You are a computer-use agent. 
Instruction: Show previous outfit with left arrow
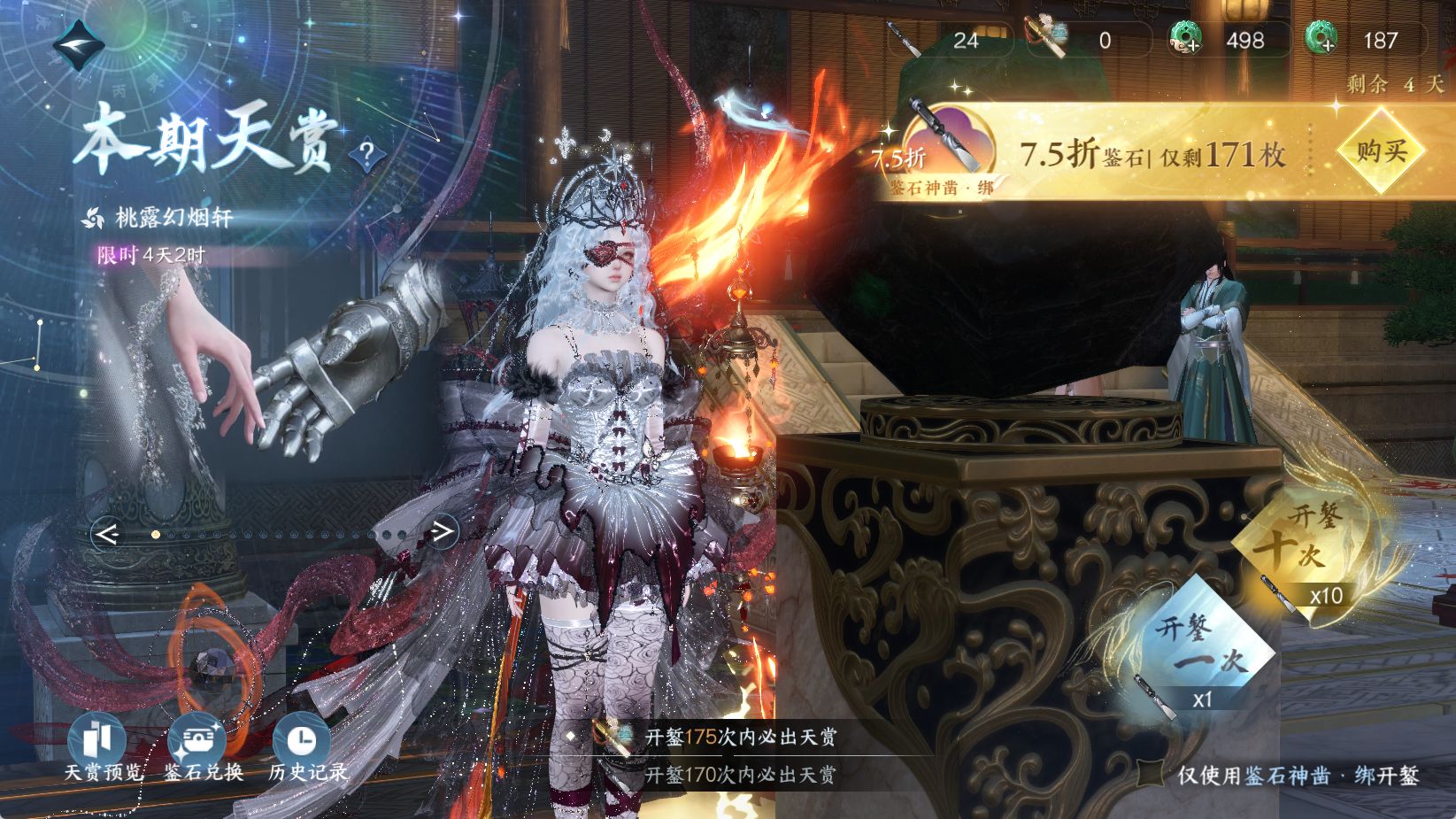(x=108, y=534)
